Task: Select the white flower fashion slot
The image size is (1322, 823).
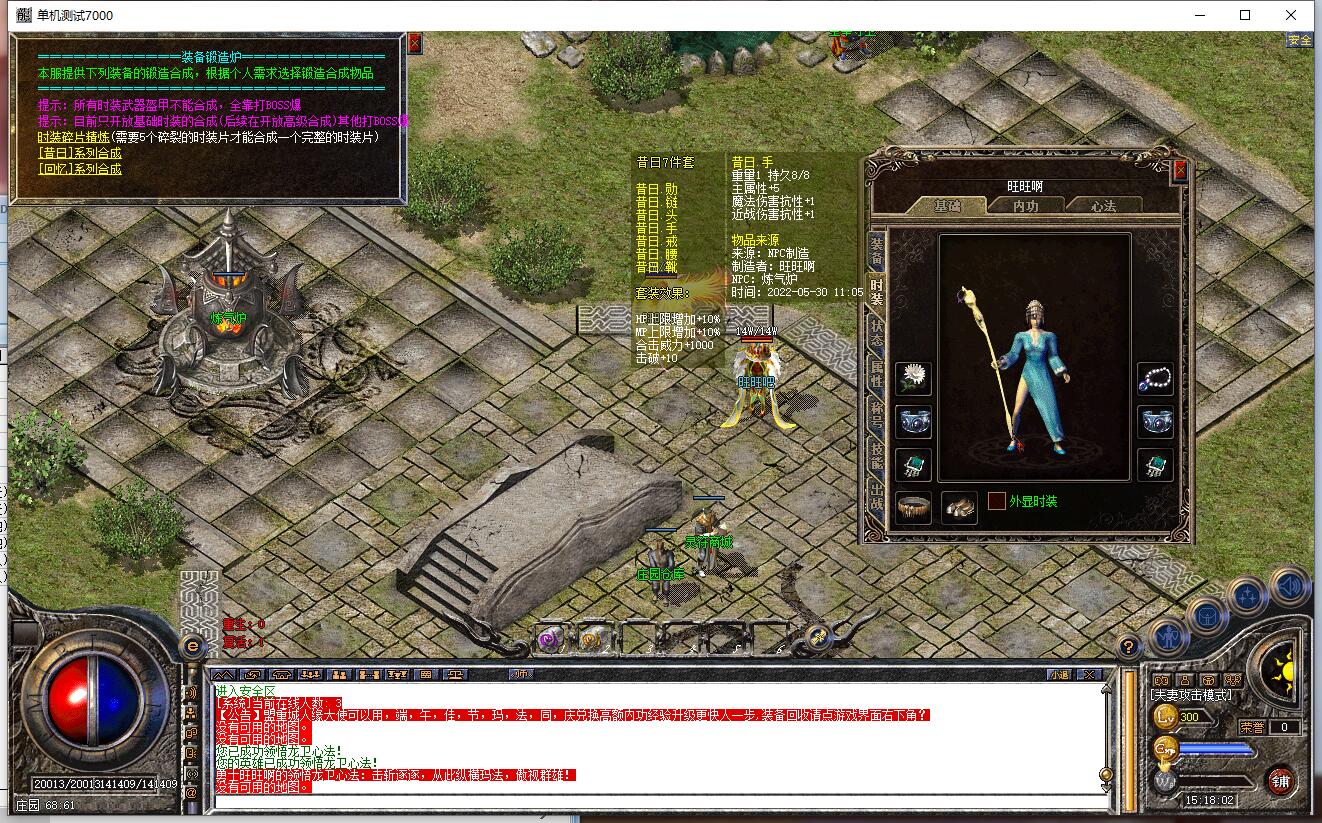Action: pyautogui.click(x=913, y=379)
